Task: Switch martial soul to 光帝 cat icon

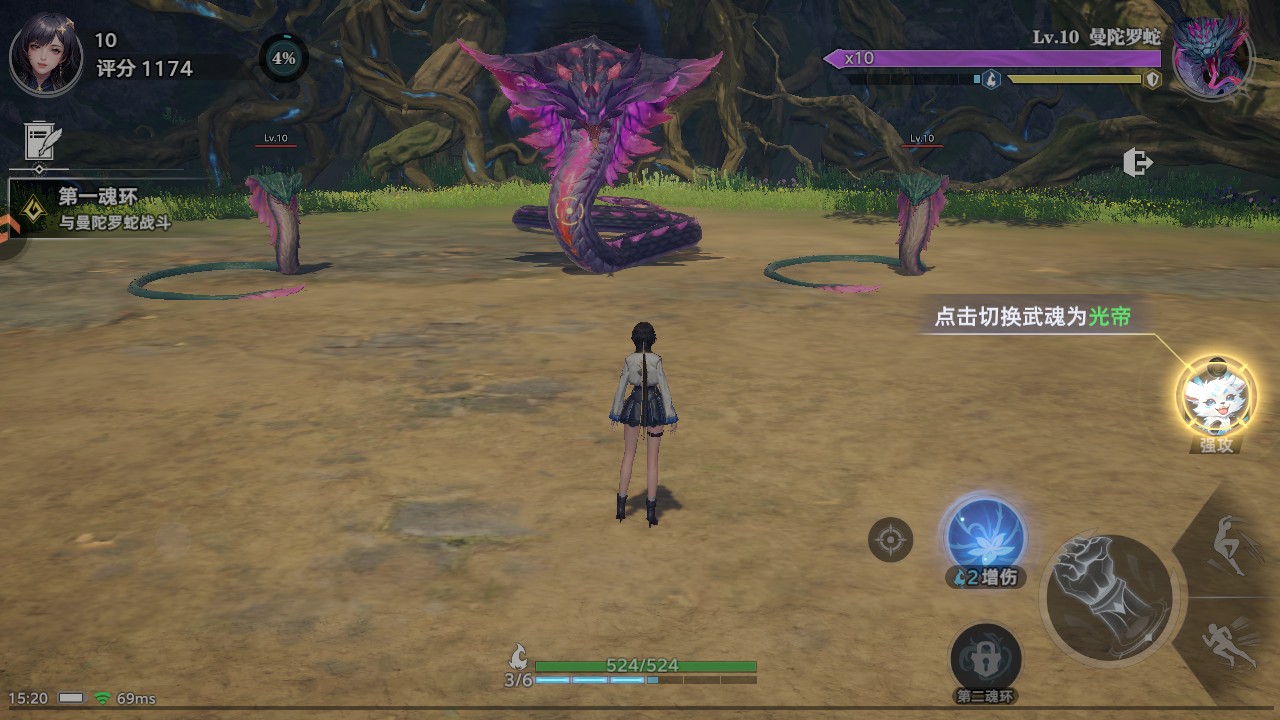Action: [1215, 397]
